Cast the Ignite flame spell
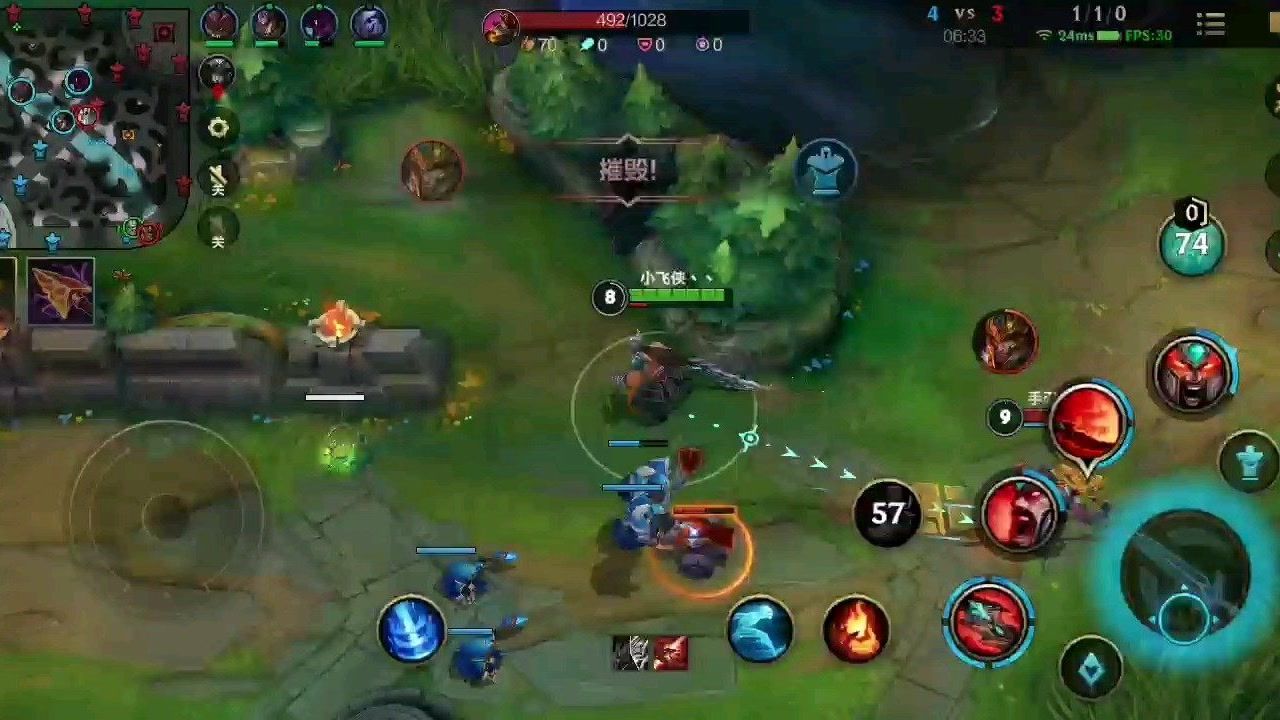This screenshot has width=1280, height=720. 856,629
